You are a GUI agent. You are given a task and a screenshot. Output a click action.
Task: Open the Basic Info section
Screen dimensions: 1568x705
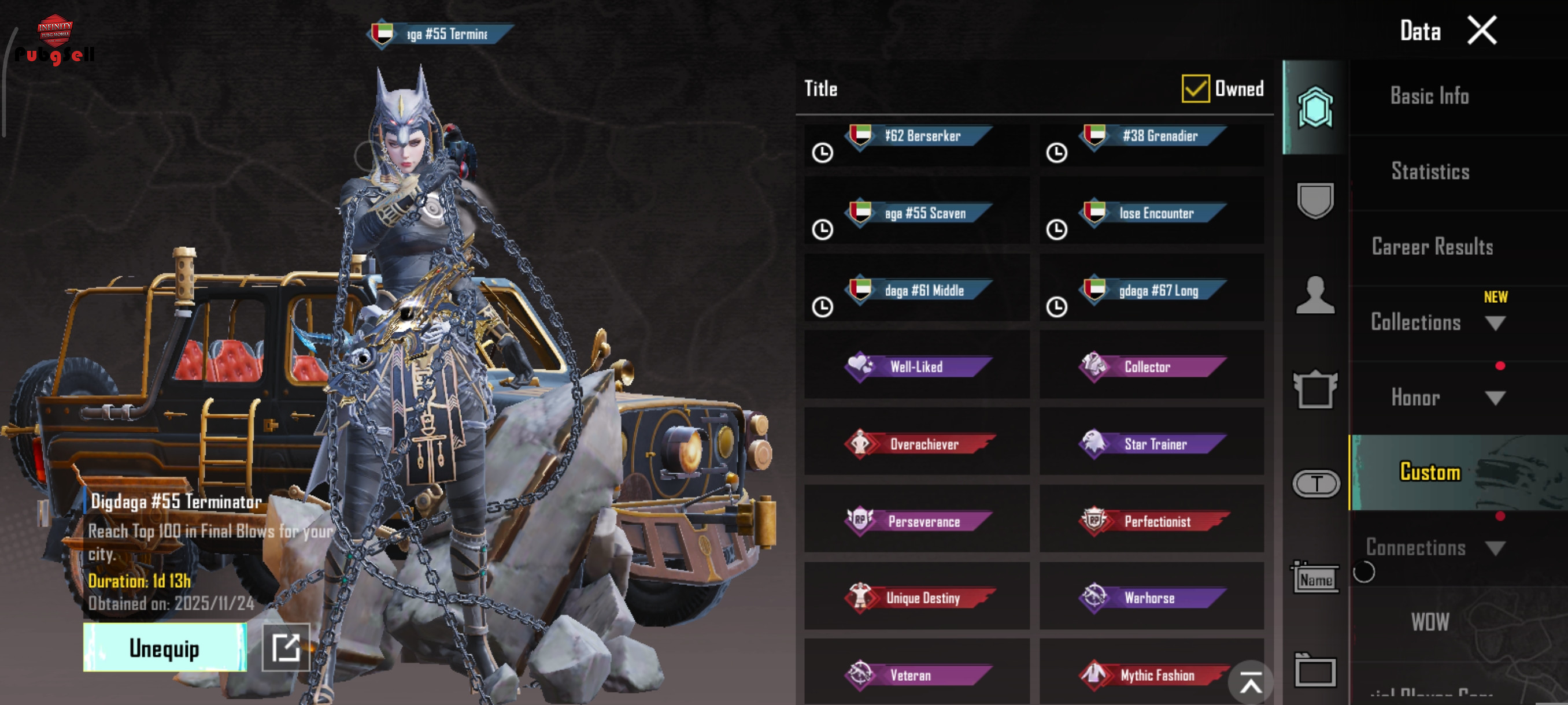tap(1429, 96)
